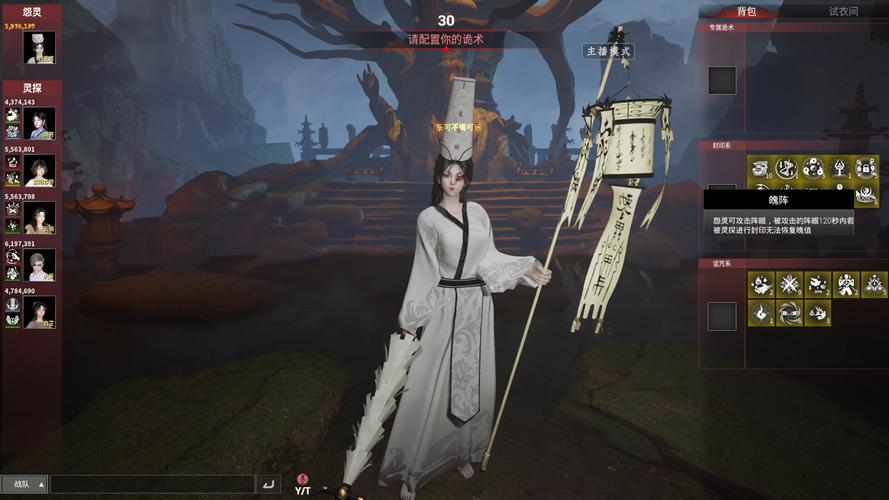This screenshot has width=889, height=500.
Task: Pick the swirling vortex skill in 诅咒系
Action: click(789, 313)
